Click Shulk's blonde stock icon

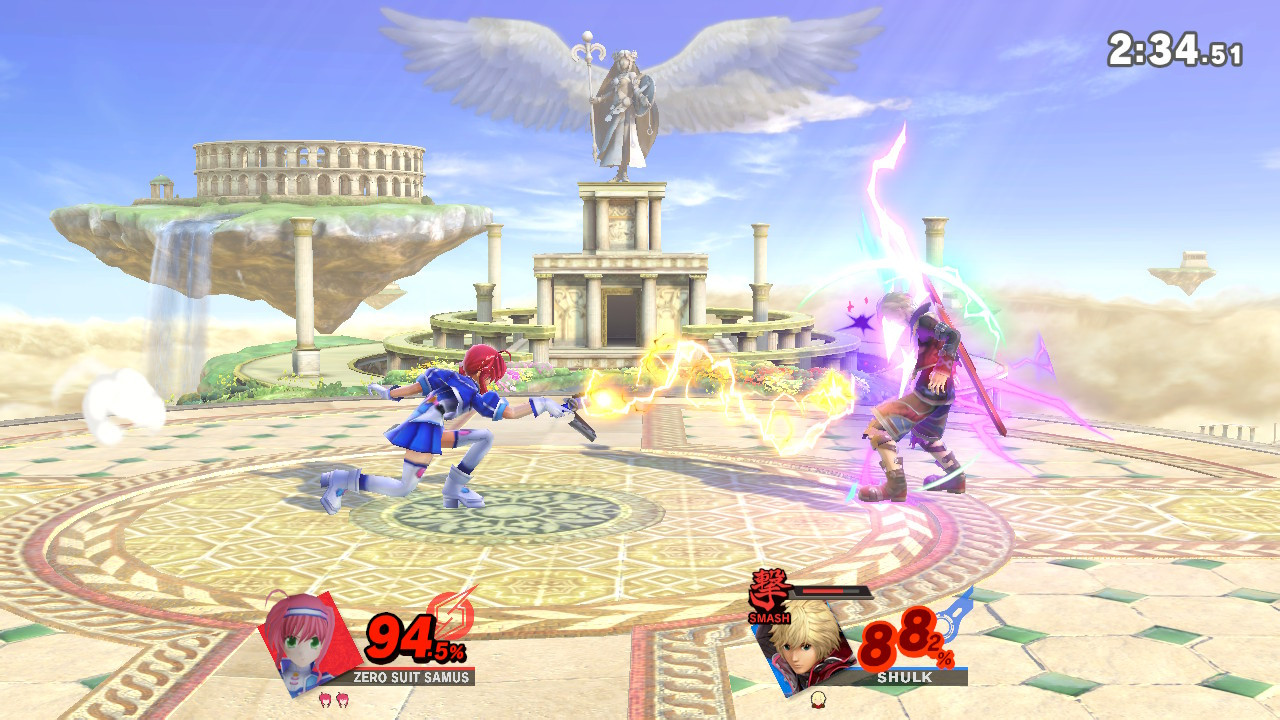(818, 701)
